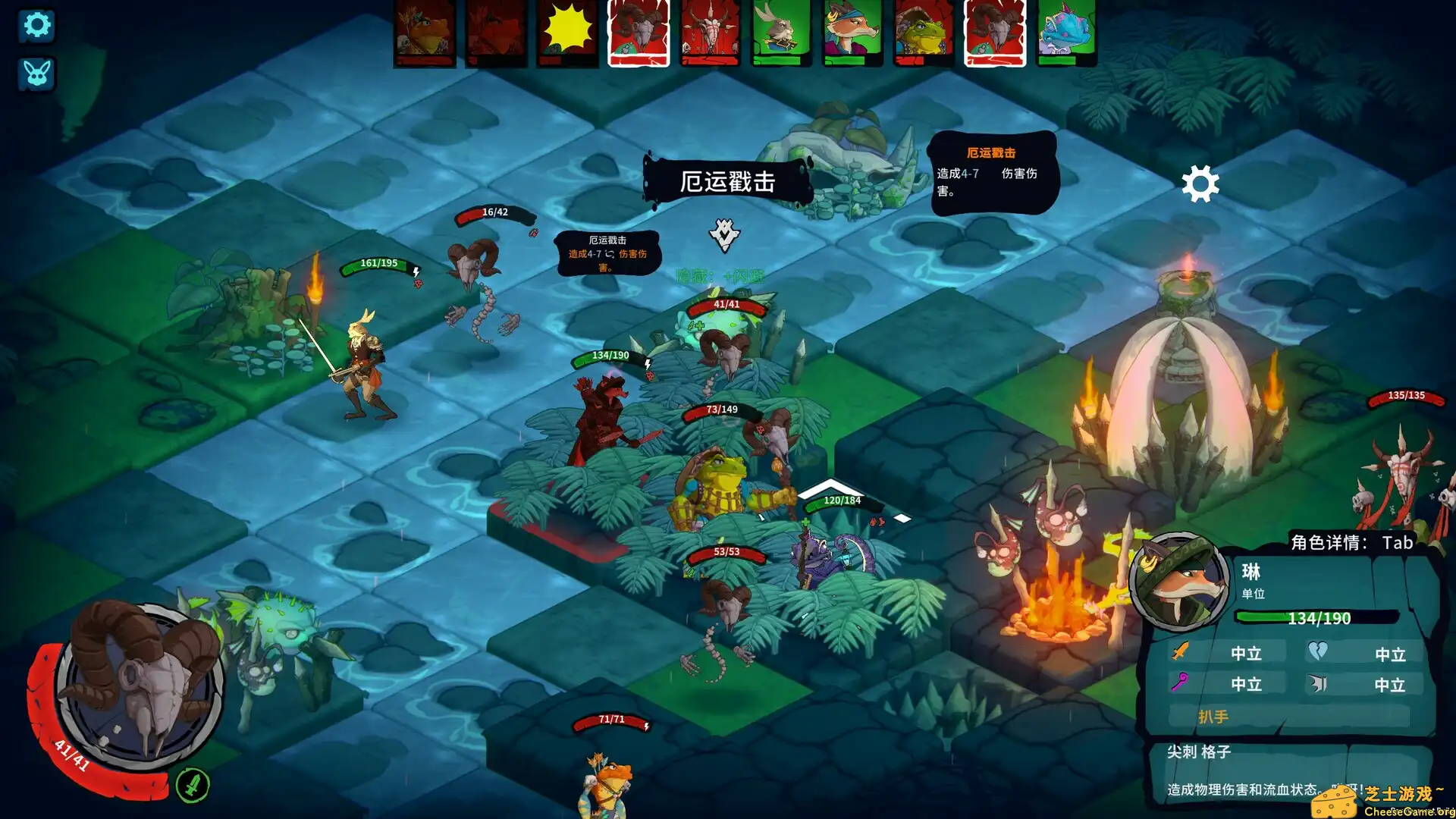Open the settings gear in top-left corner
The image size is (1456, 819).
[36, 25]
